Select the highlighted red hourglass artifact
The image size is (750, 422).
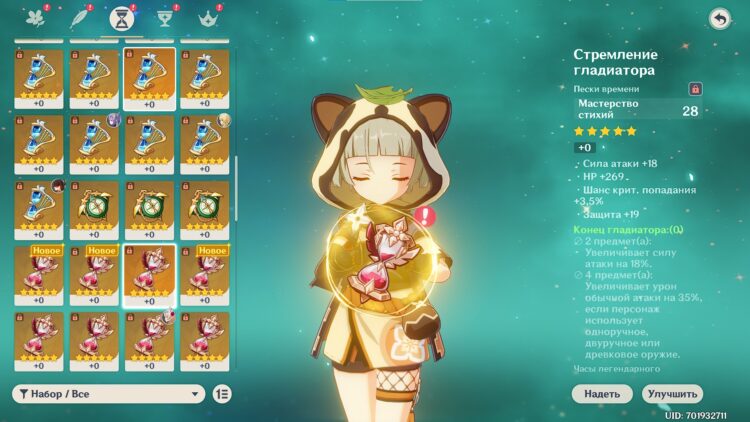coord(149,274)
